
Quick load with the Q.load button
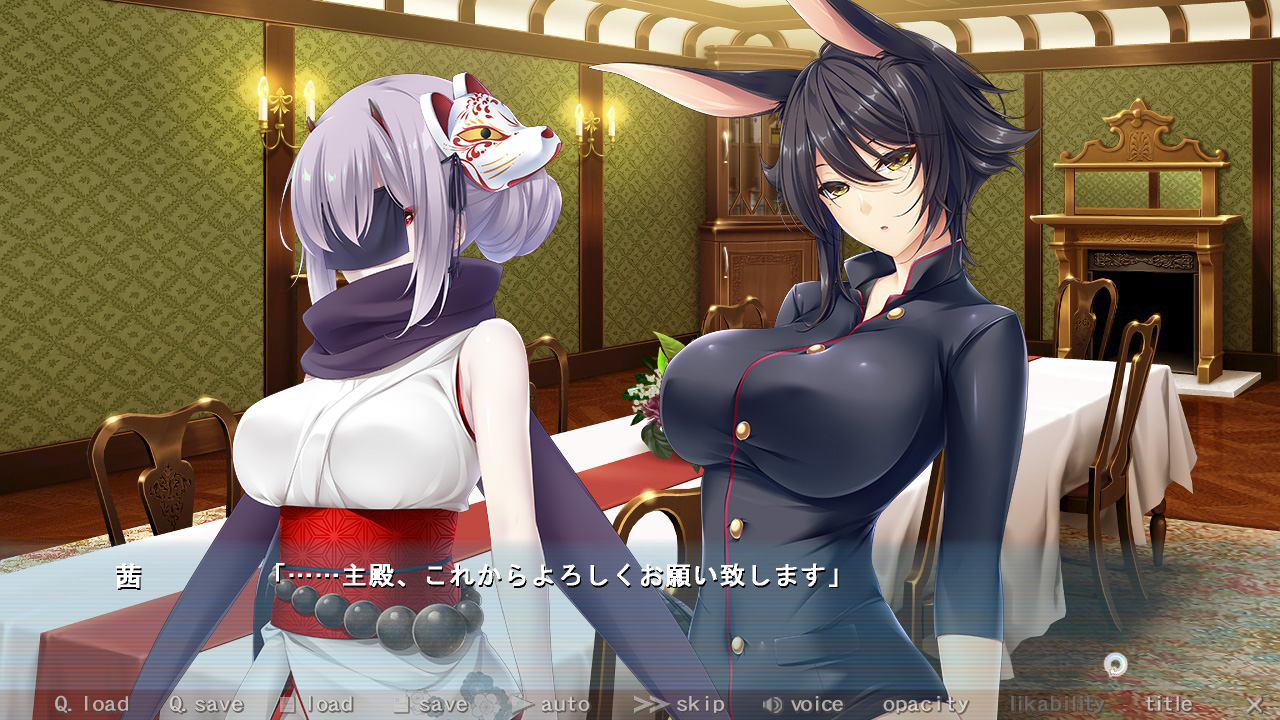tap(92, 704)
